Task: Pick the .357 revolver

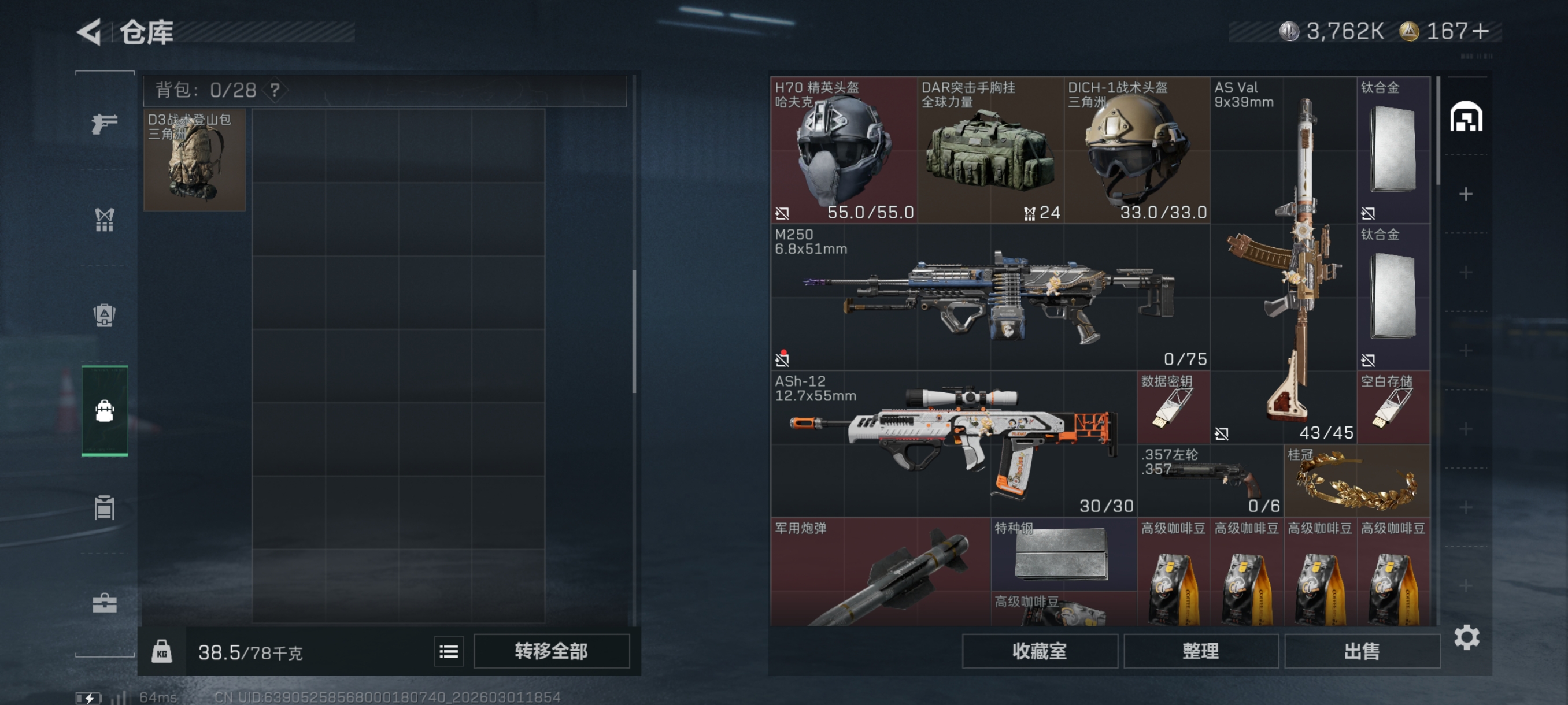Action: click(1210, 480)
